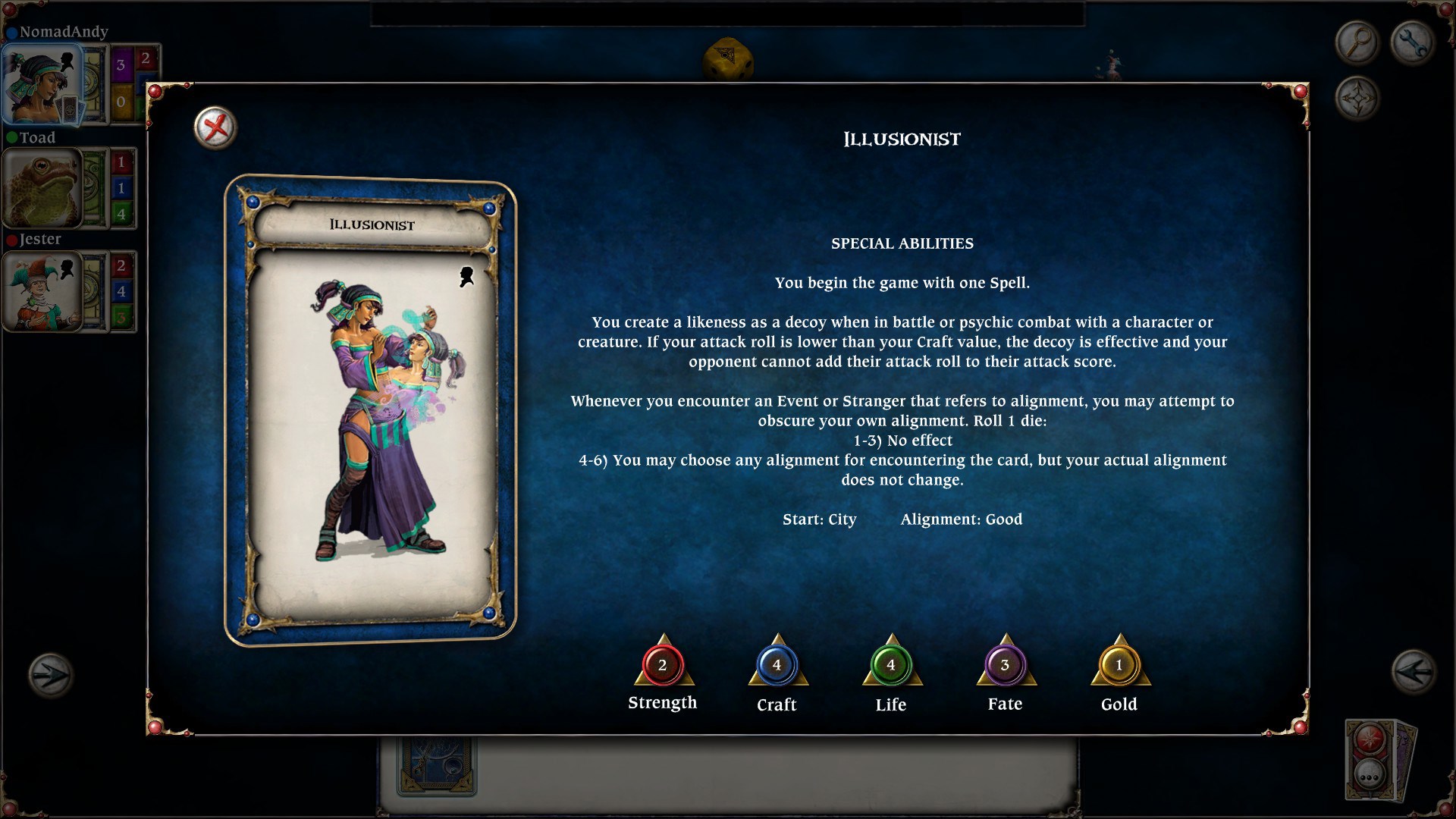
Task: Select the gold Gold triangle showing 1
Action: (x=1119, y=667)
